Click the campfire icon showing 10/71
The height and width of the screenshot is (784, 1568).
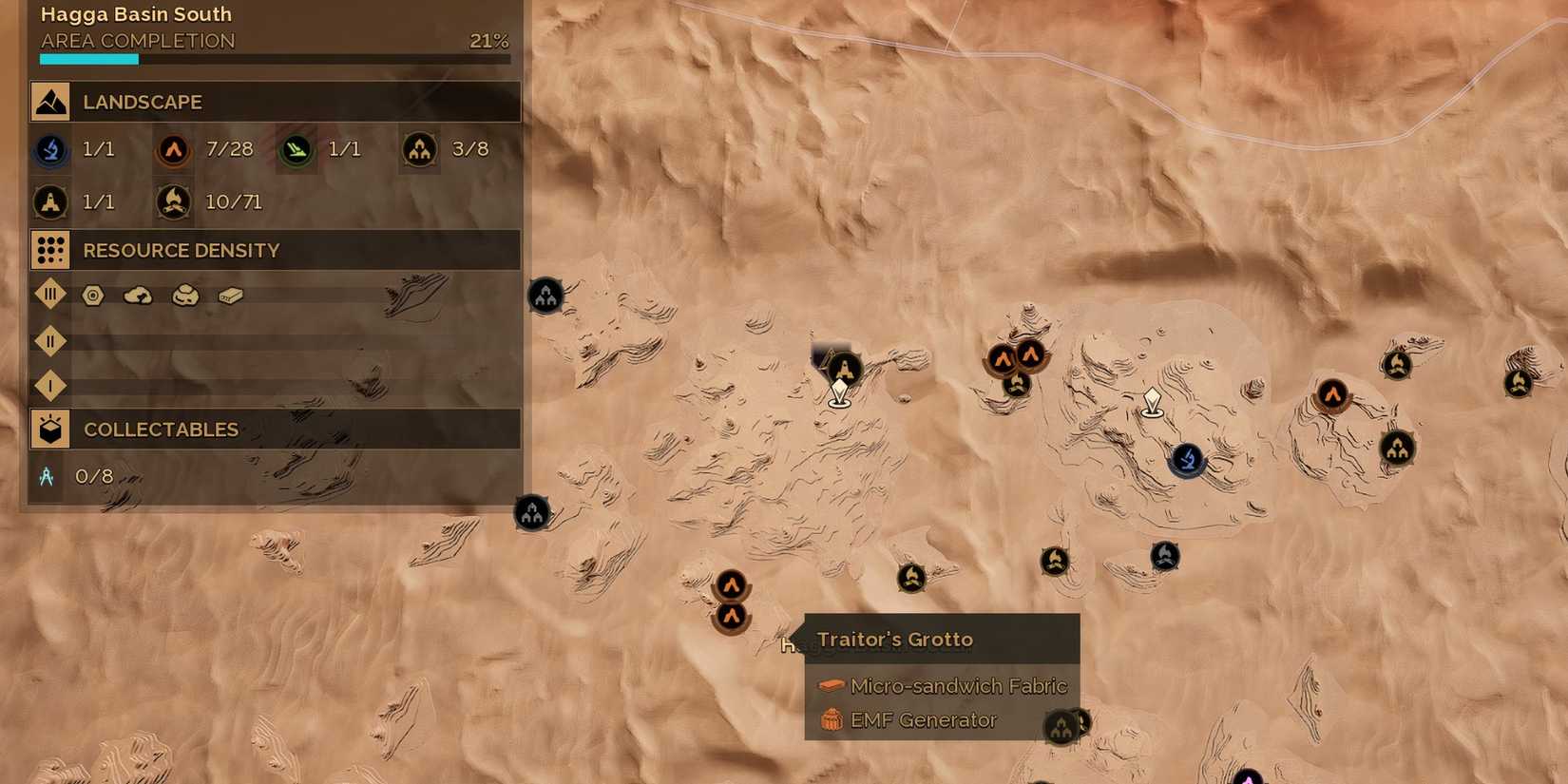coord(173,201)
